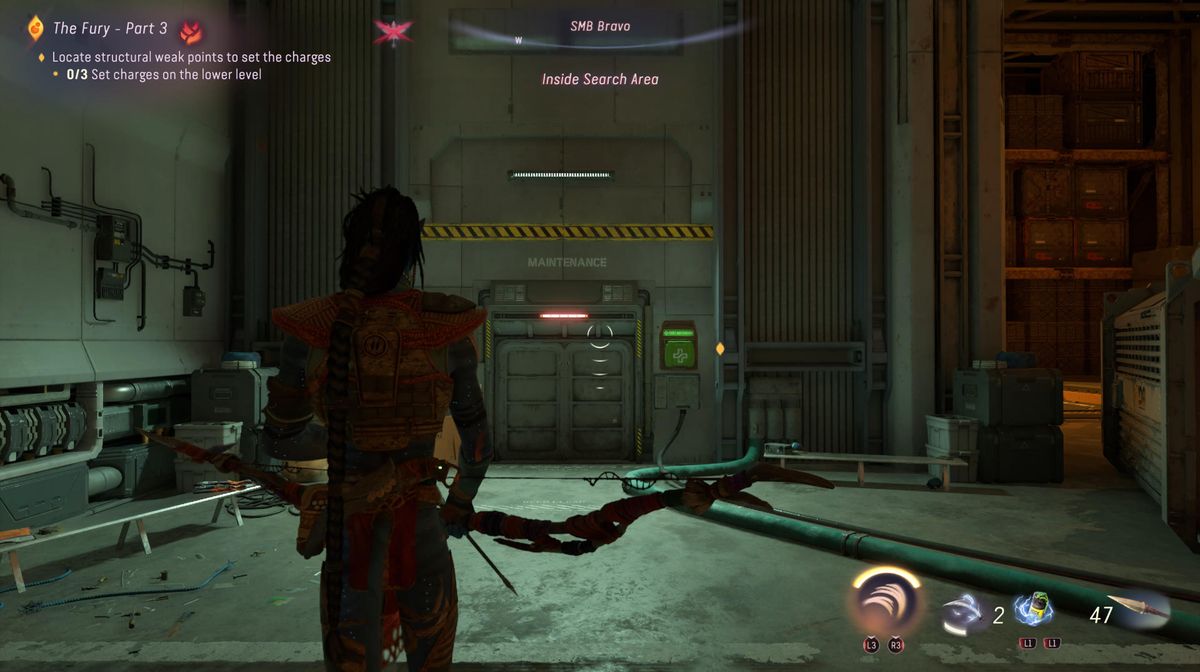Click the red winged icon beside the compass
This screenshot has height=672, width=1200.
393,32
